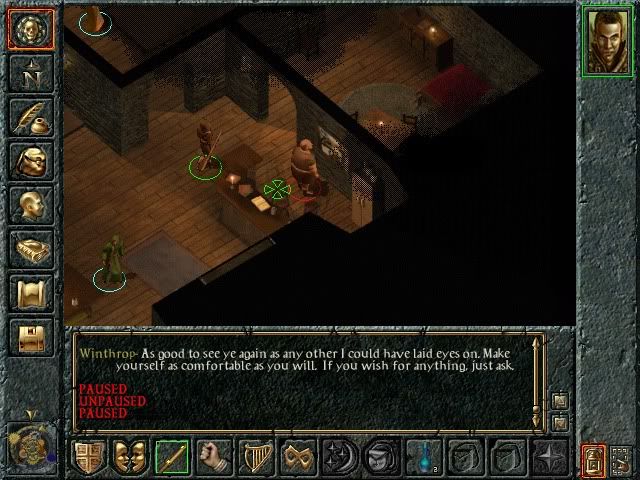
Task: Open the area map with the compass button
Action: pyautogui.click(x=30, y=73)
